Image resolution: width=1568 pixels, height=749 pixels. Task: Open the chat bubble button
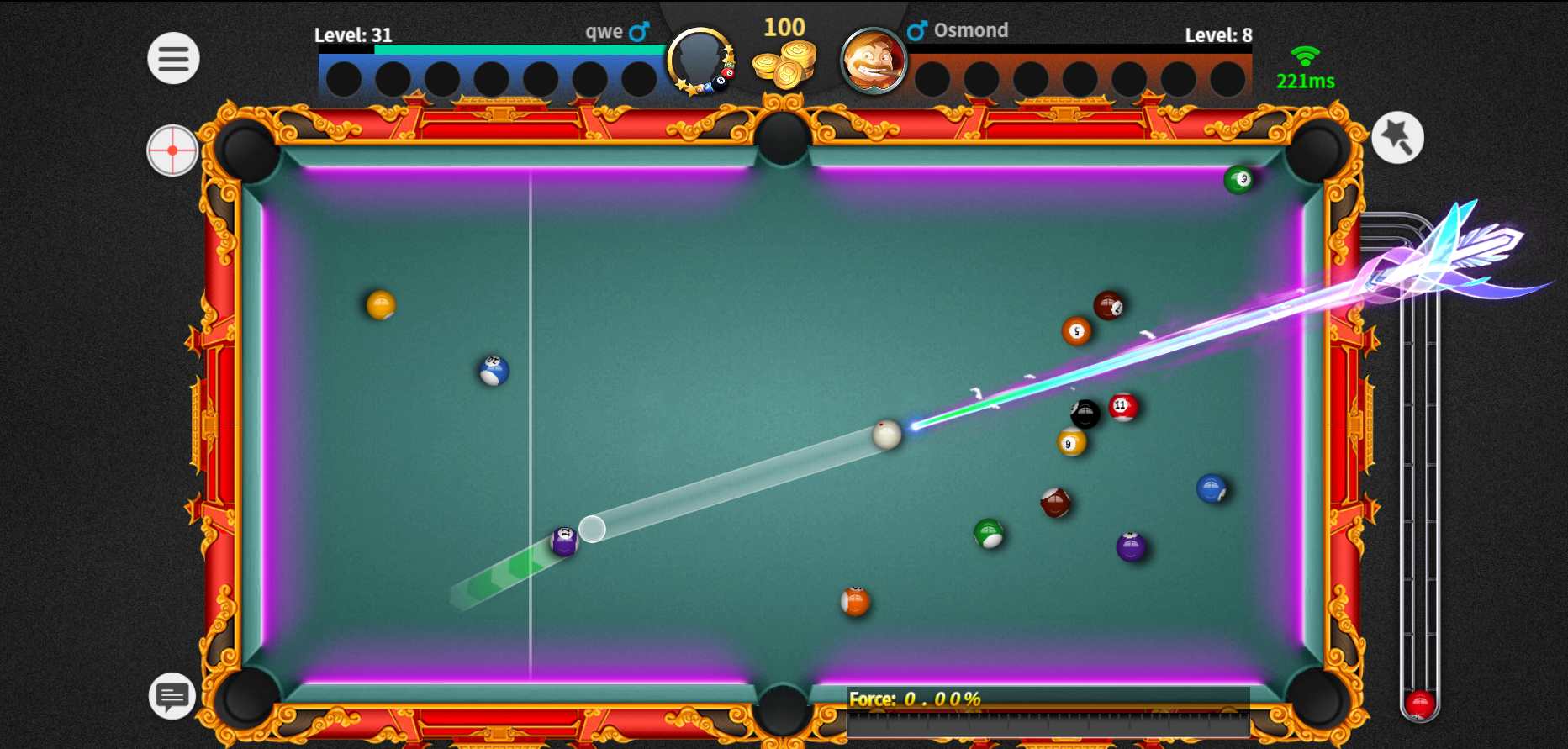click(172, 696)
